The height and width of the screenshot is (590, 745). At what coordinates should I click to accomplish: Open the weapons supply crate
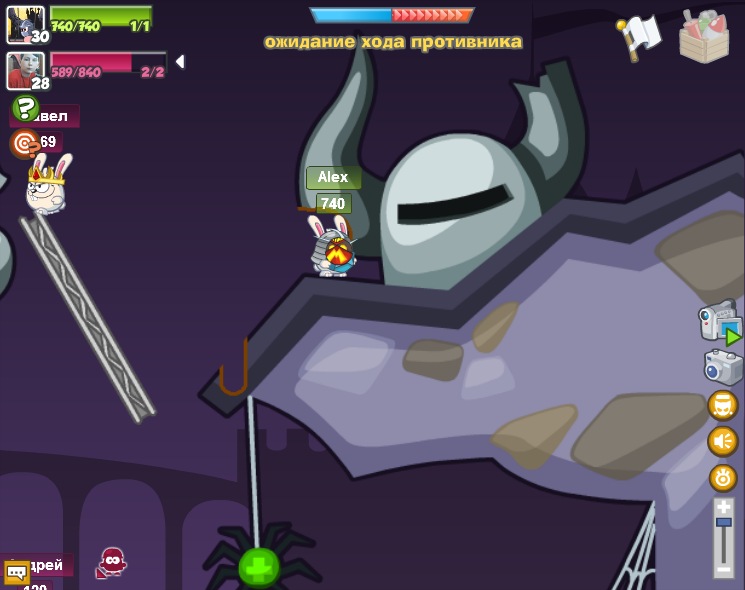pos(704,36)
